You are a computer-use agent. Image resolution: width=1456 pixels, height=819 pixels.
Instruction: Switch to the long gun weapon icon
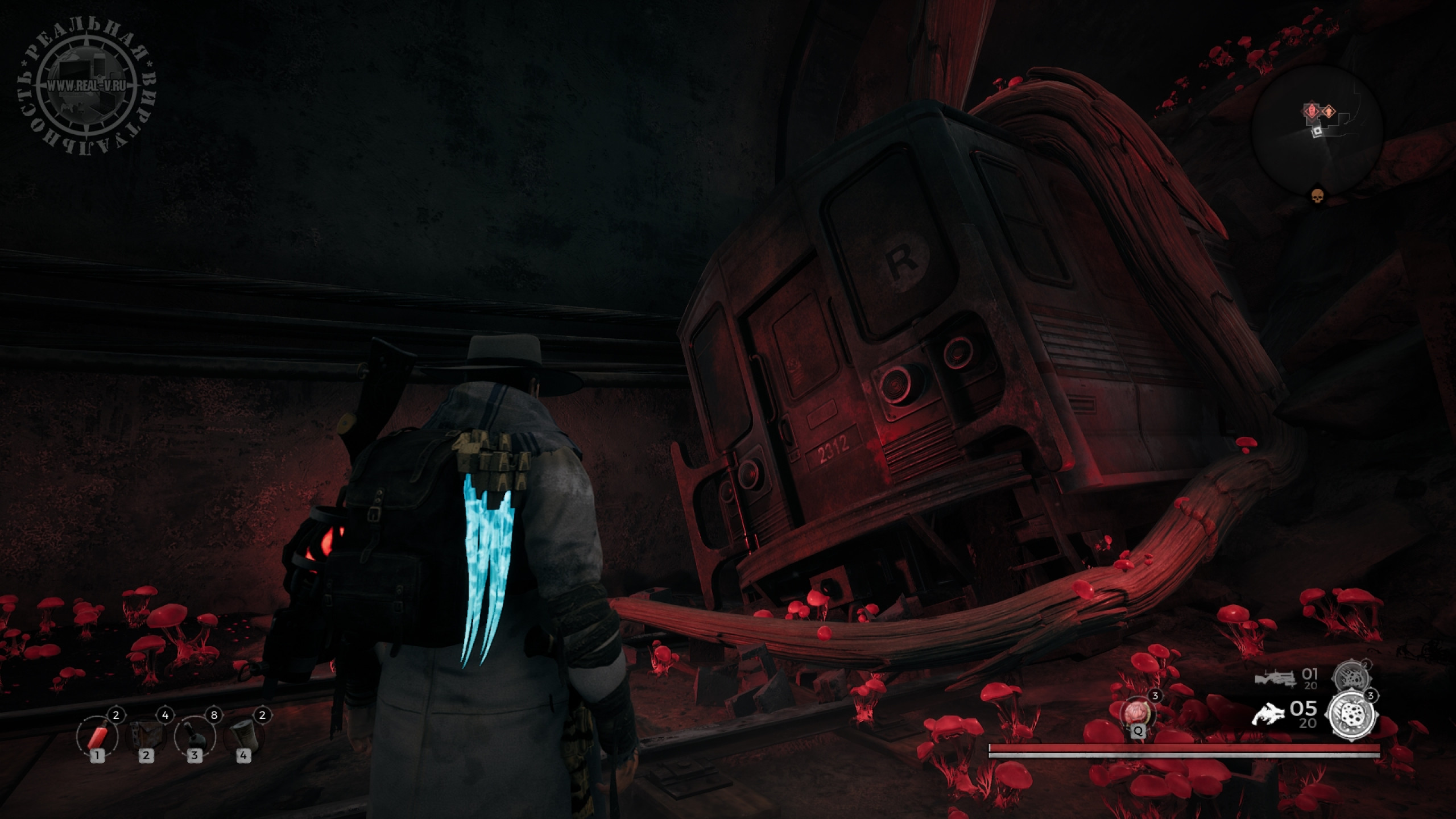pyautogui.click(x=1275, y=679)
